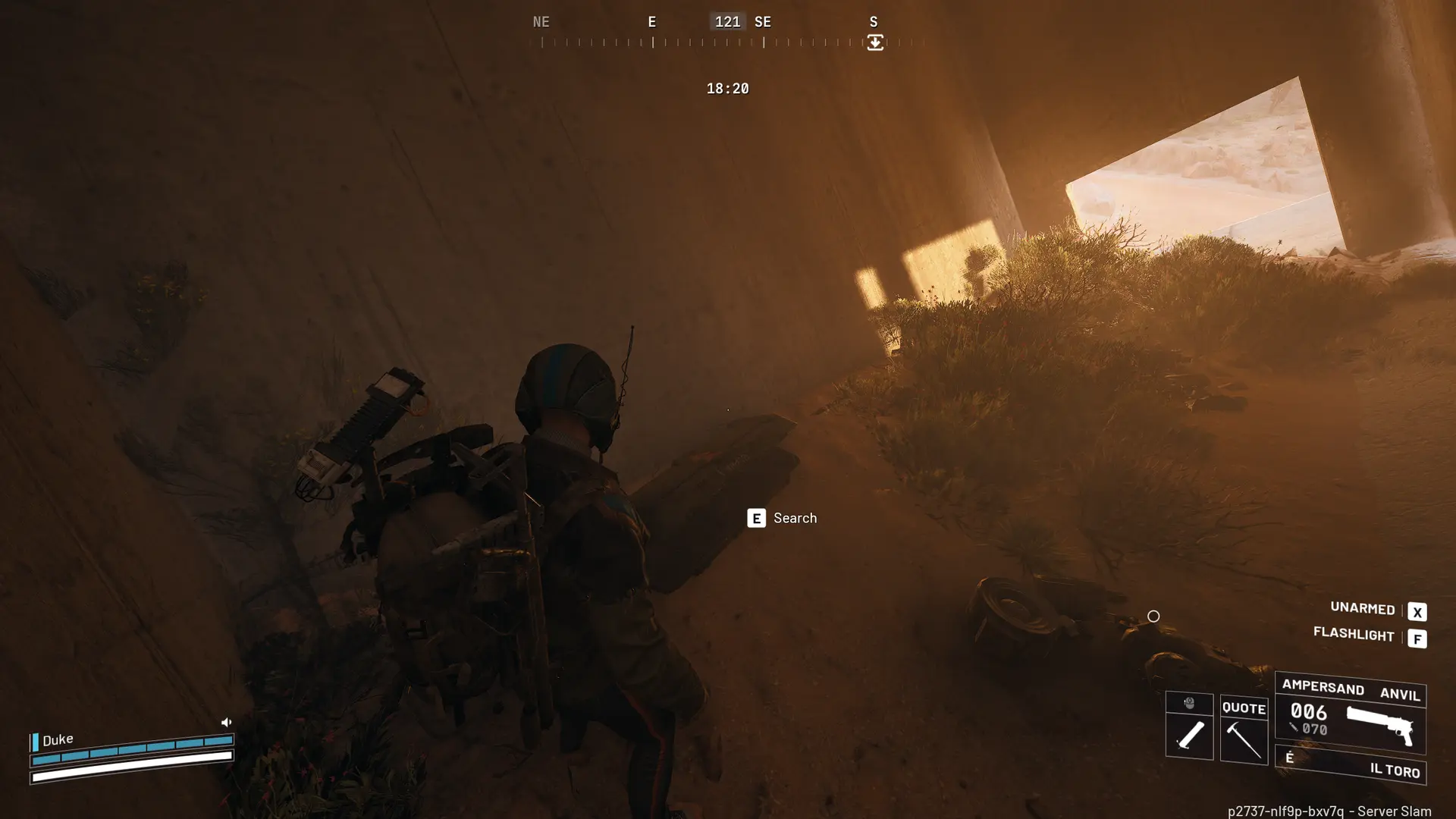The image size is (1456, 819).
Task: Select the Anvil pistol weapon slot
Action: click(1350, 714)
